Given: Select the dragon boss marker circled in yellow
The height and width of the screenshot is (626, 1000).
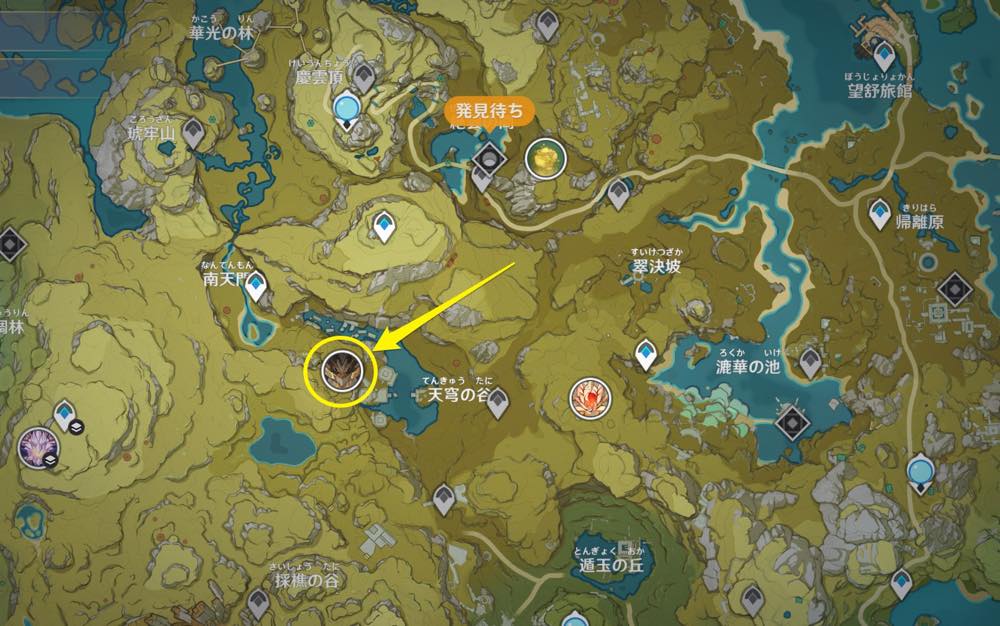Looking at the screenshot, I should pyautogui.click(x=338, y=371).
